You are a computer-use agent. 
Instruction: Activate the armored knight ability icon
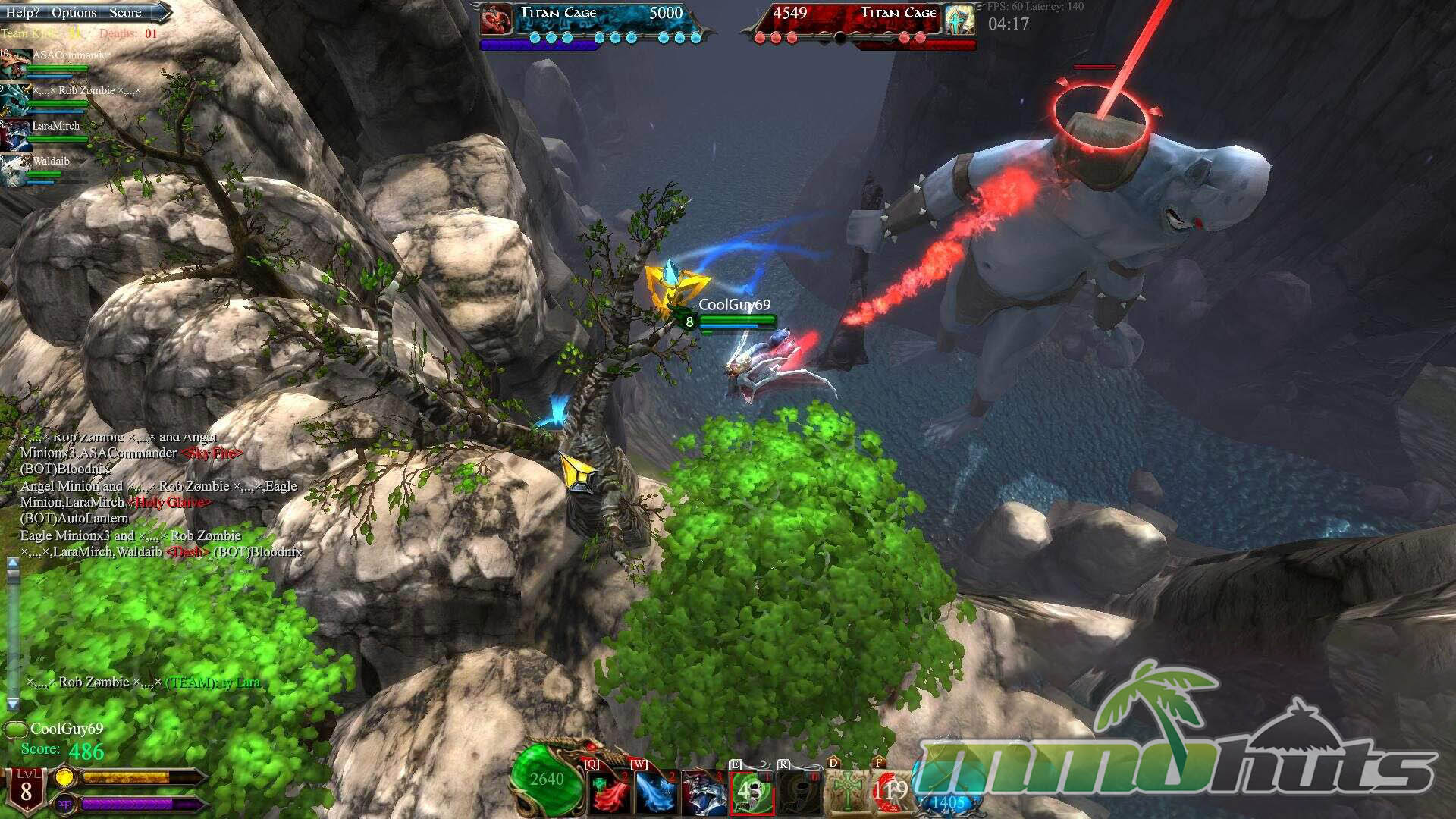tap(703, 792)
